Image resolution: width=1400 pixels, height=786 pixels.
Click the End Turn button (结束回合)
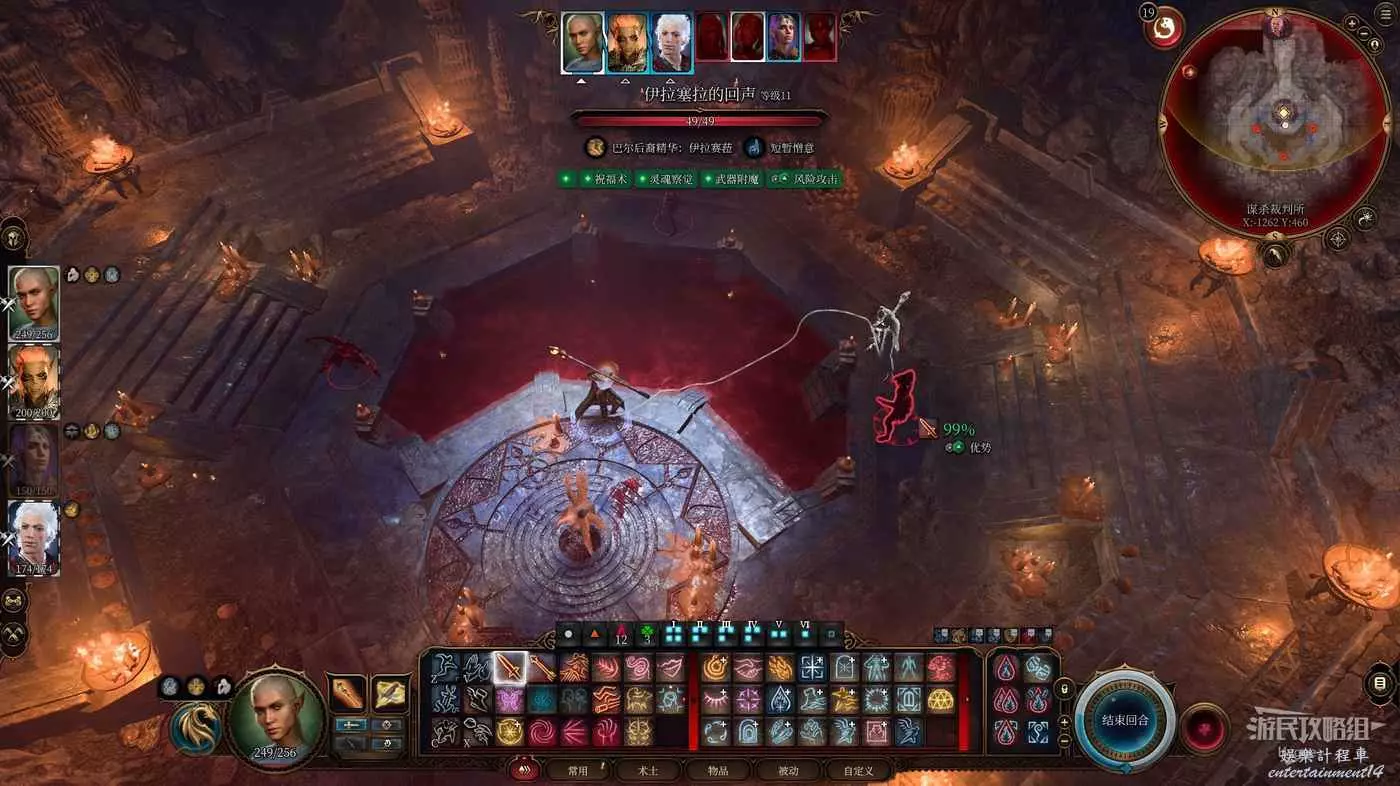(x=1125, y=719)
